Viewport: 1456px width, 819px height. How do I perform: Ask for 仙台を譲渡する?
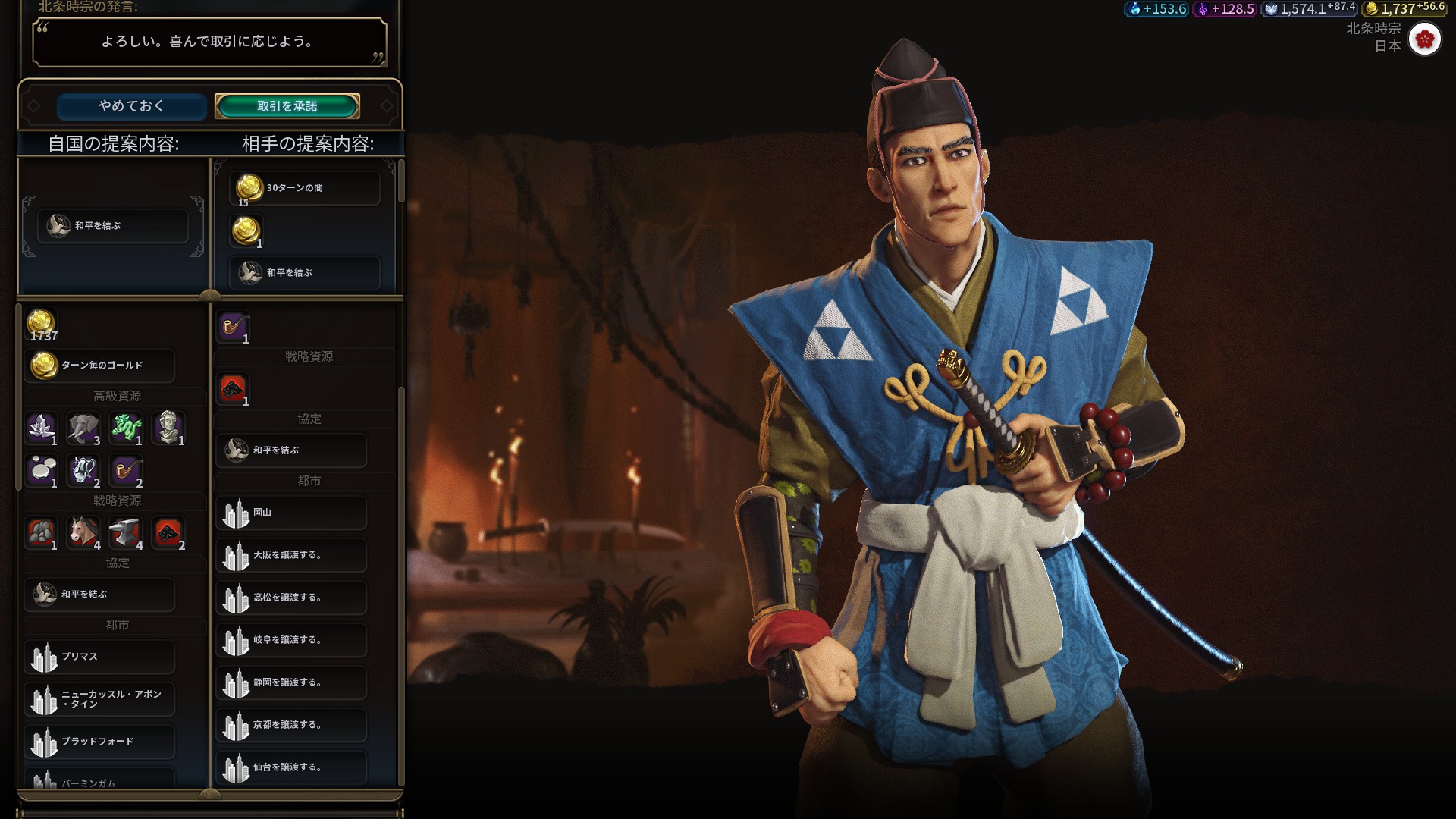tap(291, 768)
